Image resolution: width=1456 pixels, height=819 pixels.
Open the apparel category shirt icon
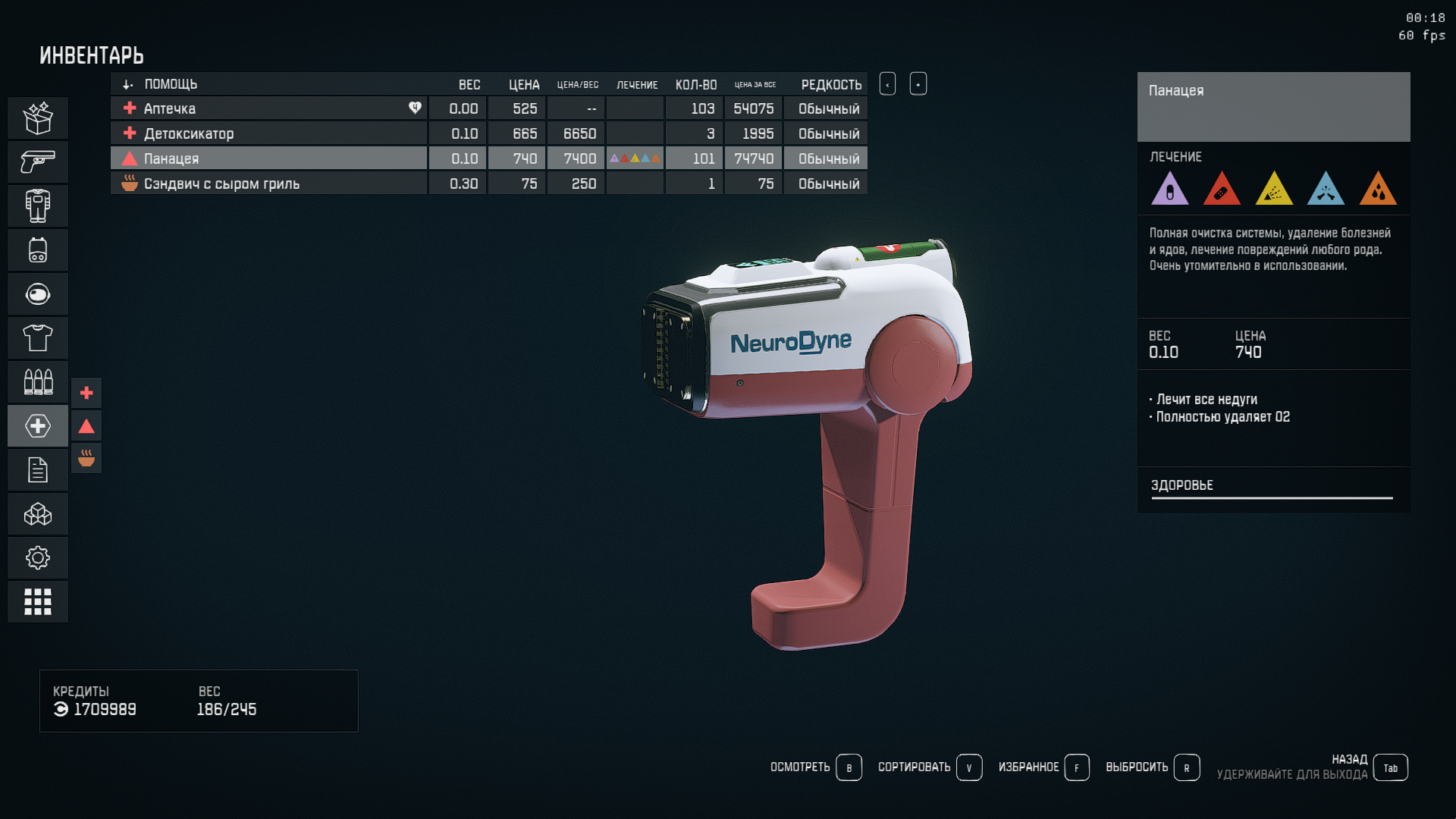[38, 337]
